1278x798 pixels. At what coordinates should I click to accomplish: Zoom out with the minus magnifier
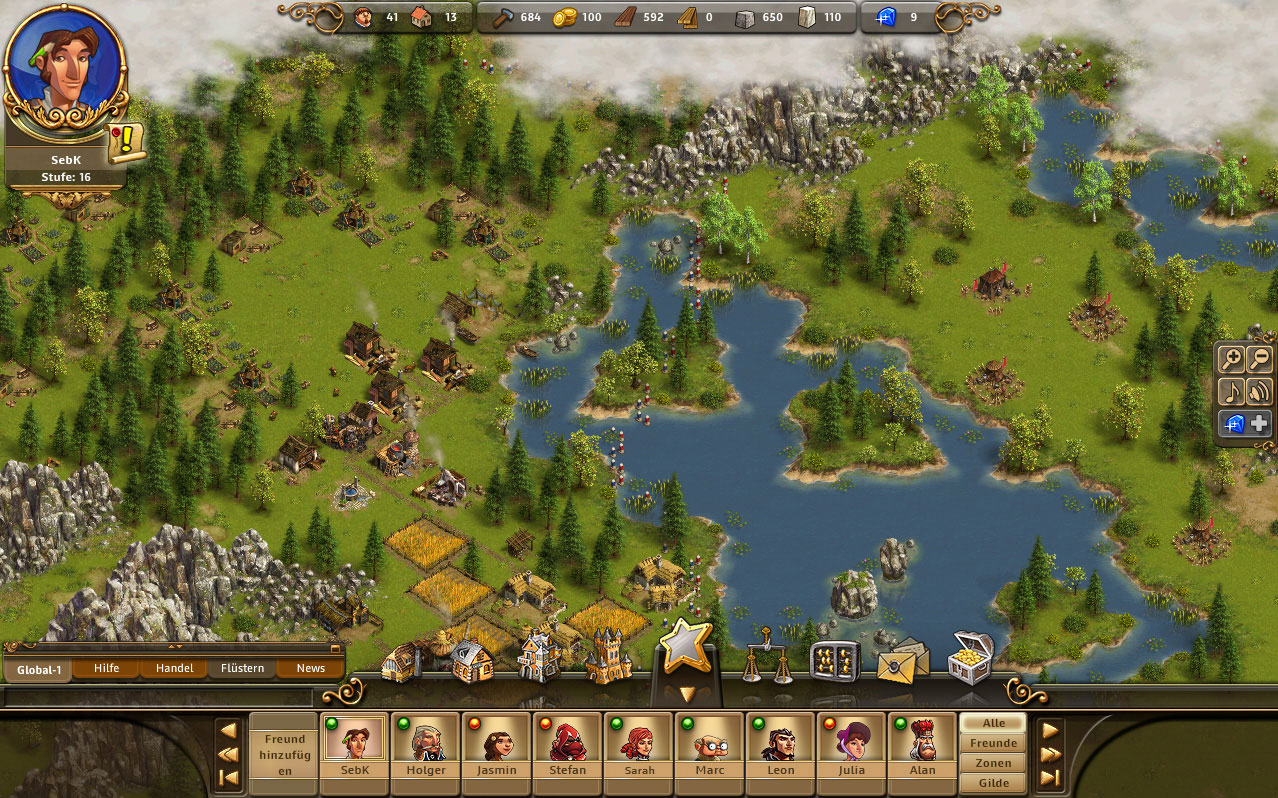(1259, 360)
